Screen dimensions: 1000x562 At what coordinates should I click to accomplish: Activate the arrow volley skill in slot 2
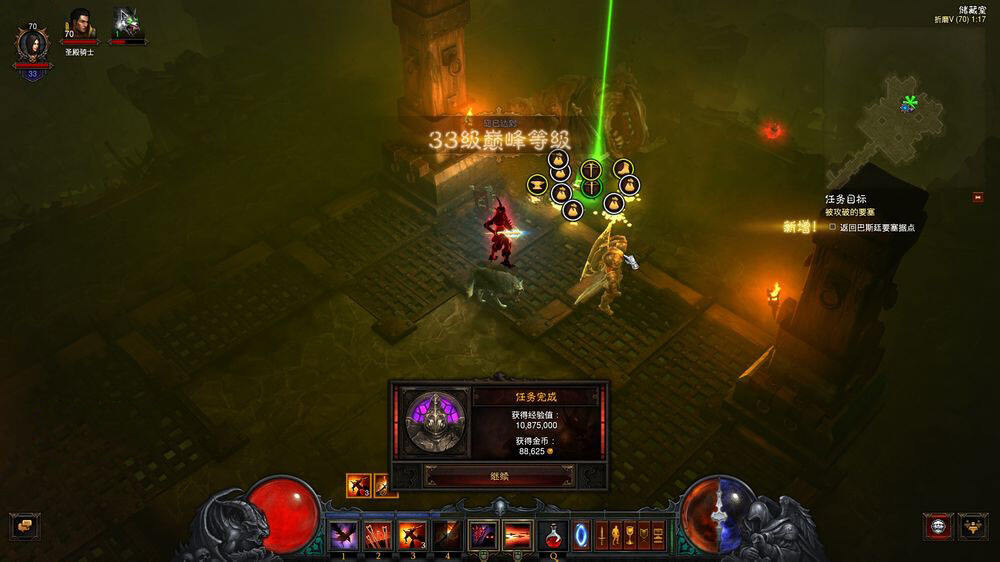point(378,535)
